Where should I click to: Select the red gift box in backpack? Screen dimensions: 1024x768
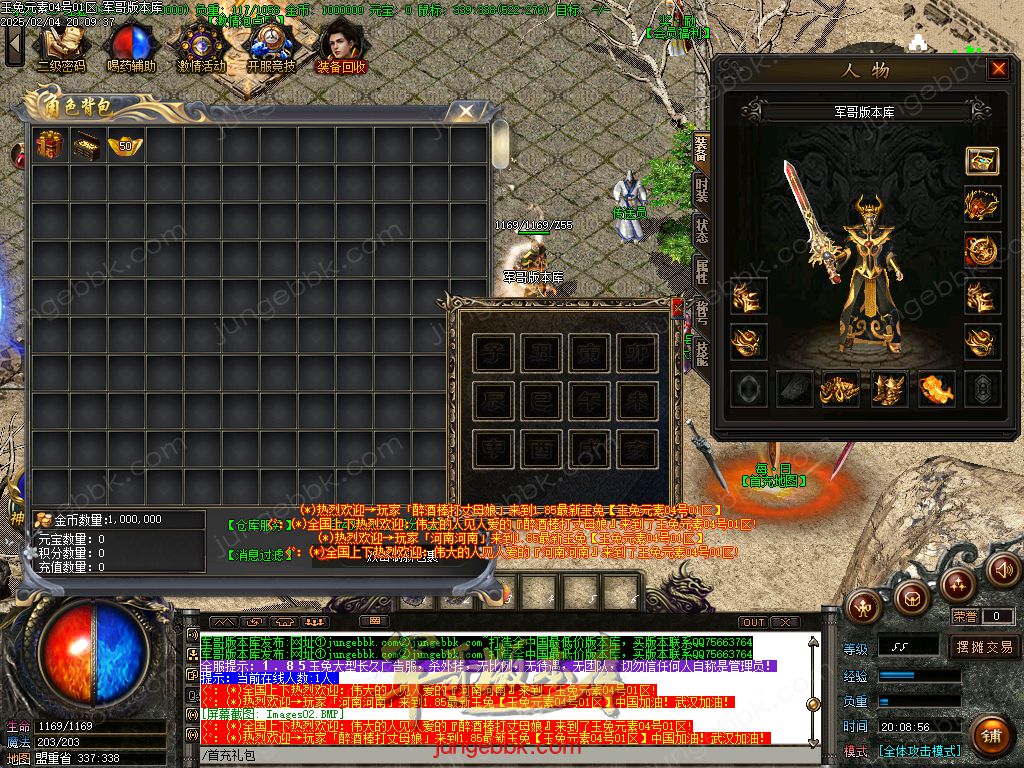tap(49, 145)
